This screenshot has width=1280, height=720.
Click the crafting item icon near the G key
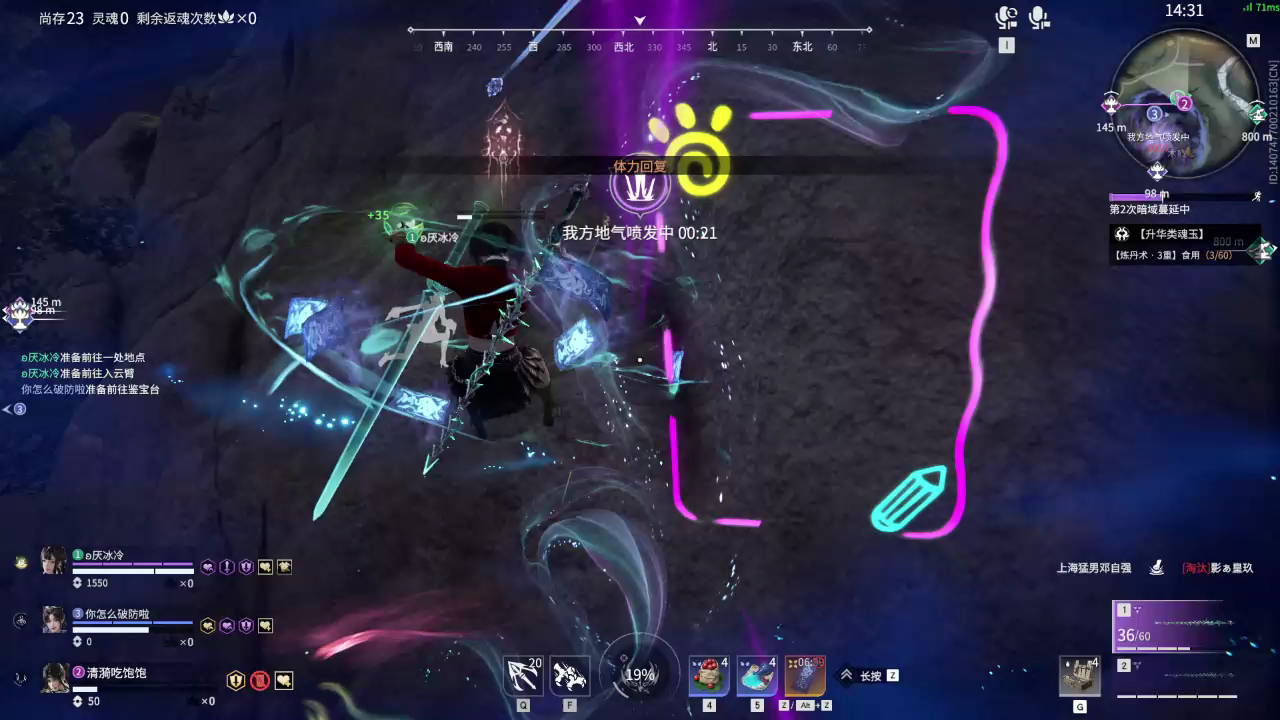[x=1082, y=675]
